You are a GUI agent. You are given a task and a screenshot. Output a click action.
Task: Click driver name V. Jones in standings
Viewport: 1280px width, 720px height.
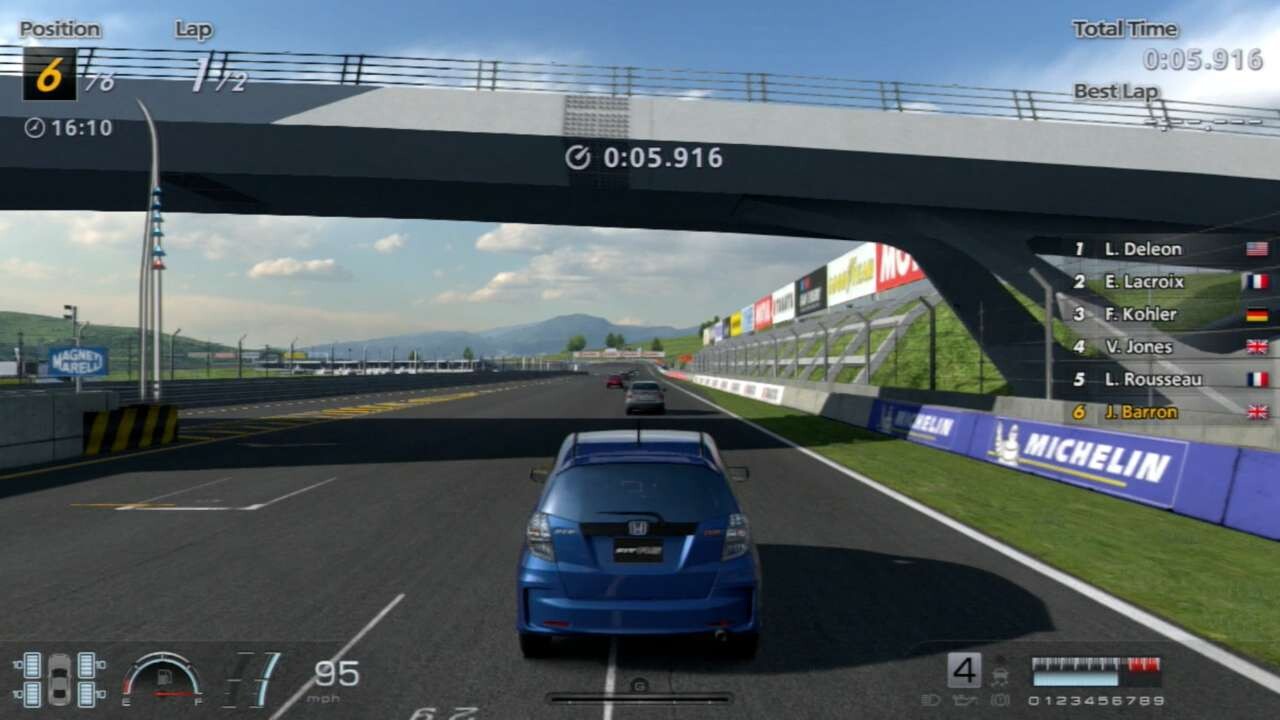1139,347
